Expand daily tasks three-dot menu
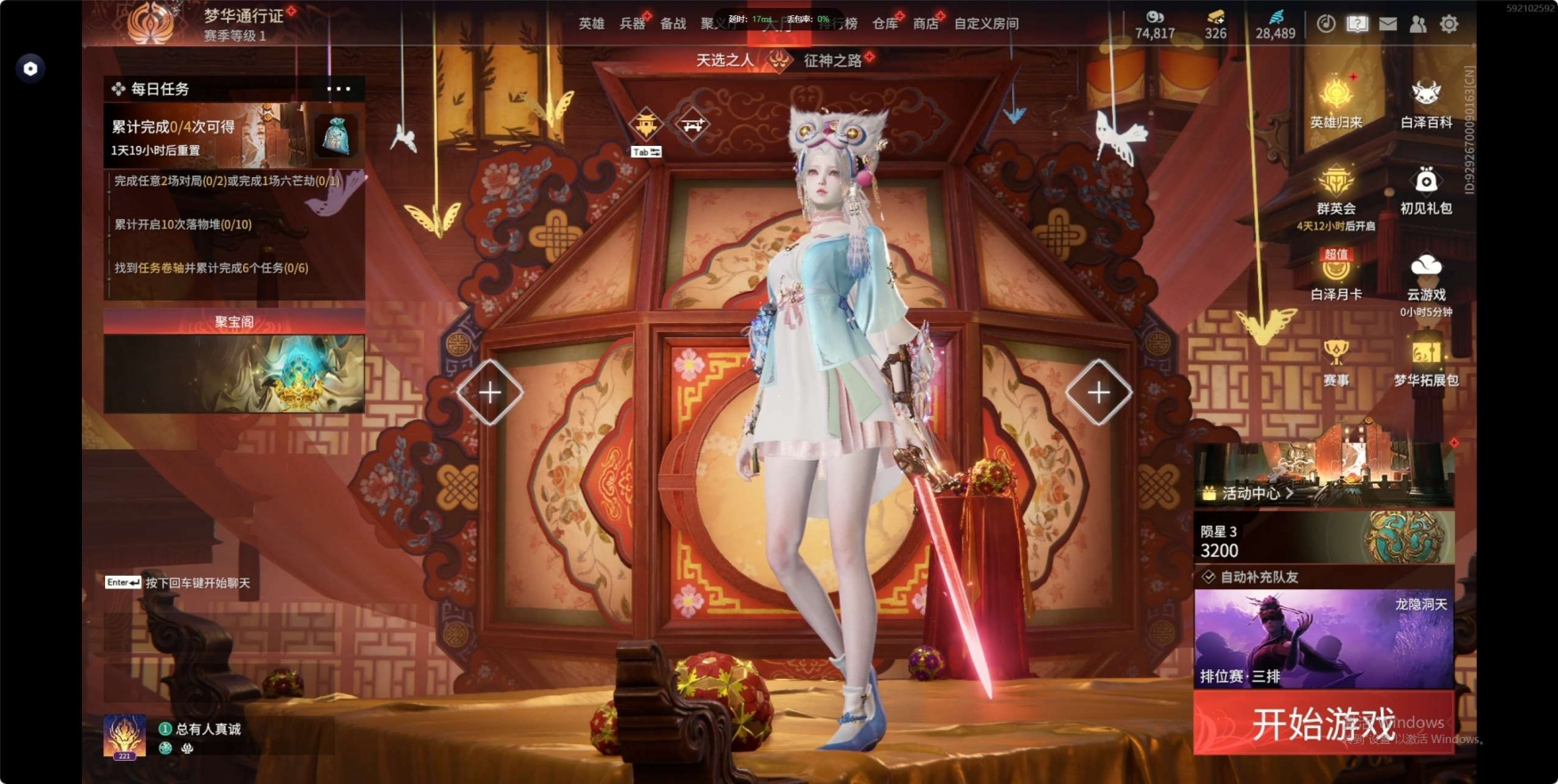 tap(338, 89)
